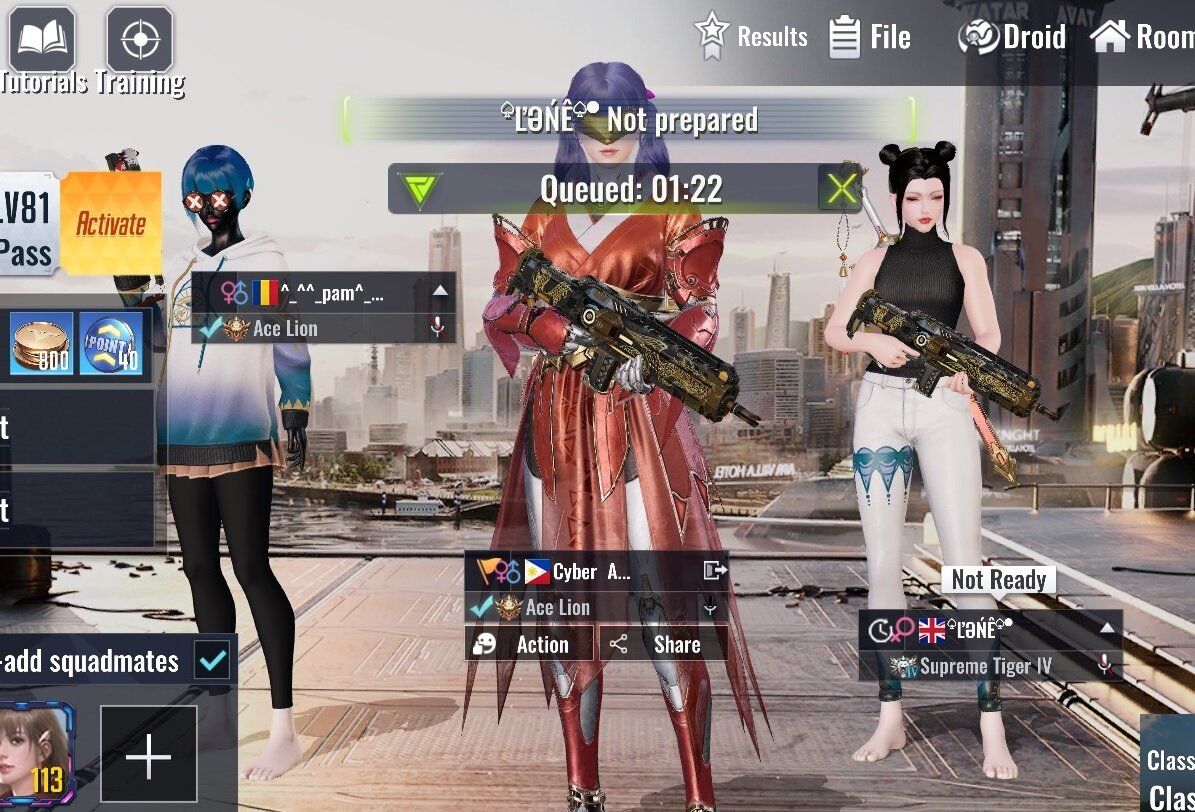Open the Training crosshair menu
Screen dimensions: 1195x812
coord(140,40)
